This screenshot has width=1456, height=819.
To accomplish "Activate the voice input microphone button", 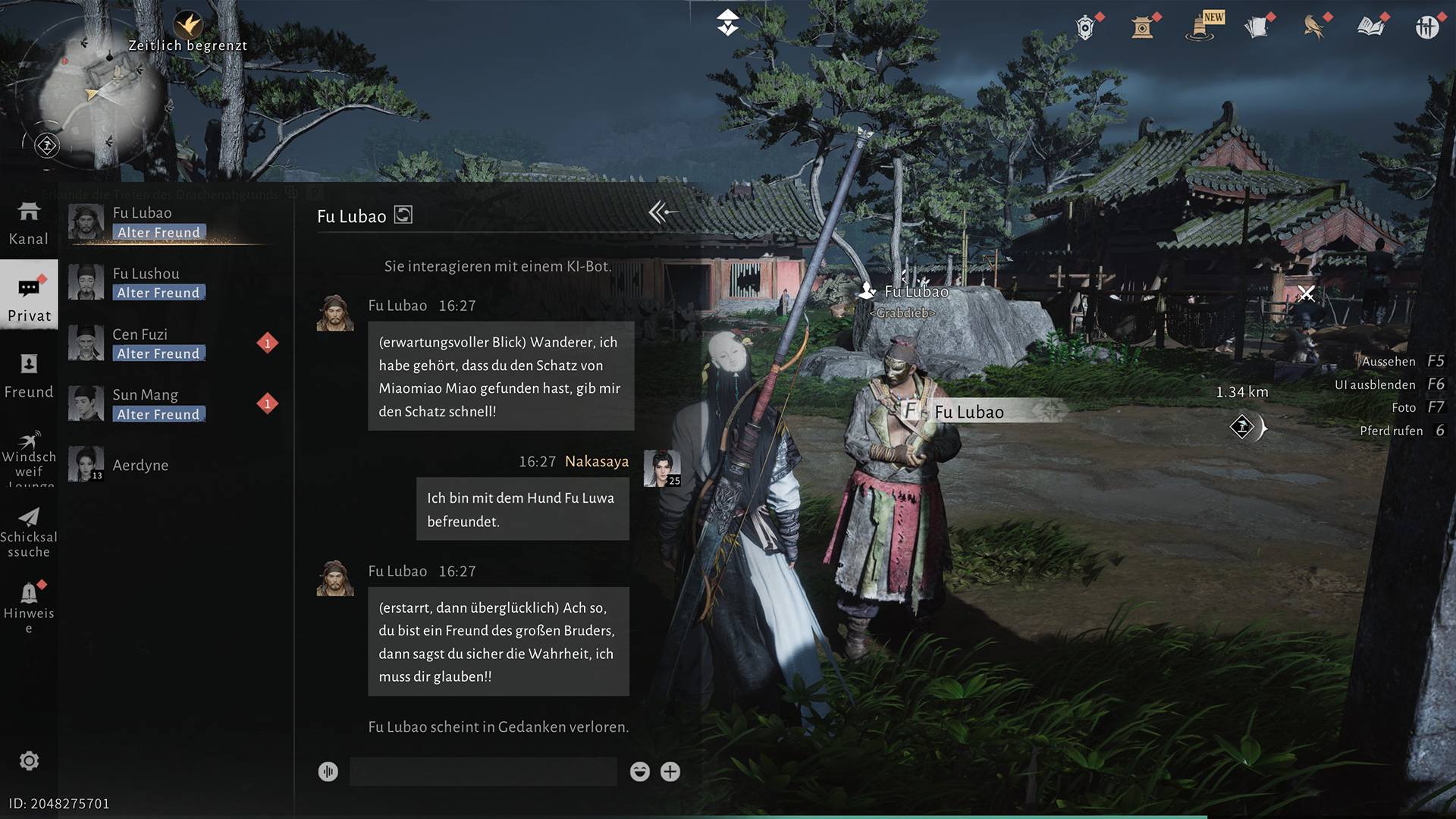I will click(x=328, y=772).
